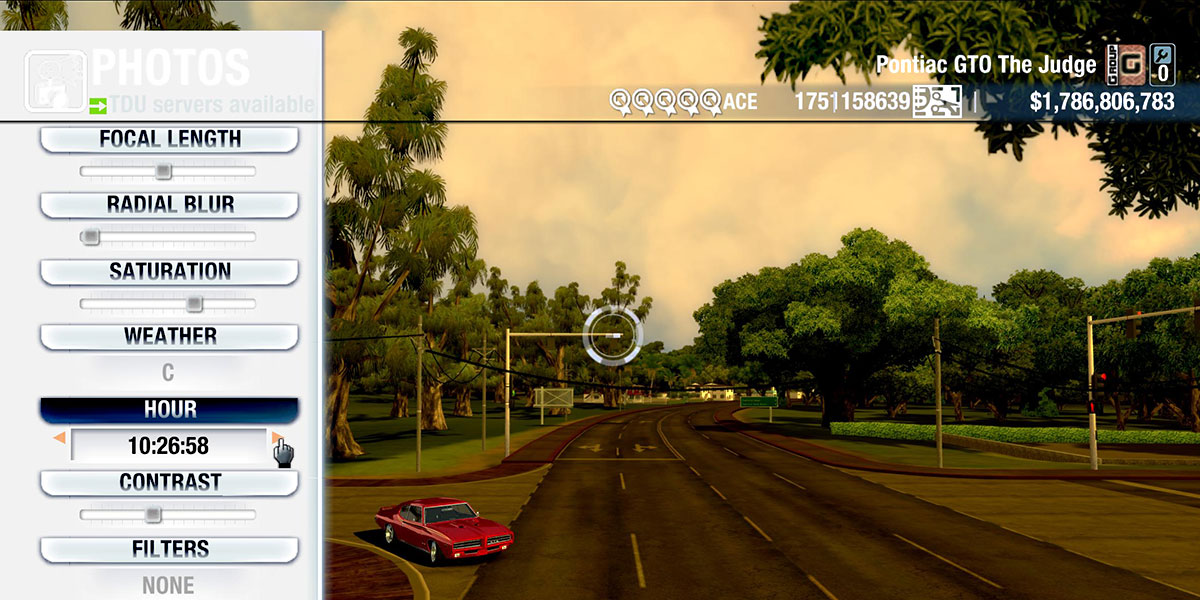Screen dimensions: 1200x600
Task: Open the Filters setting
Action: (x=169, y=549)
